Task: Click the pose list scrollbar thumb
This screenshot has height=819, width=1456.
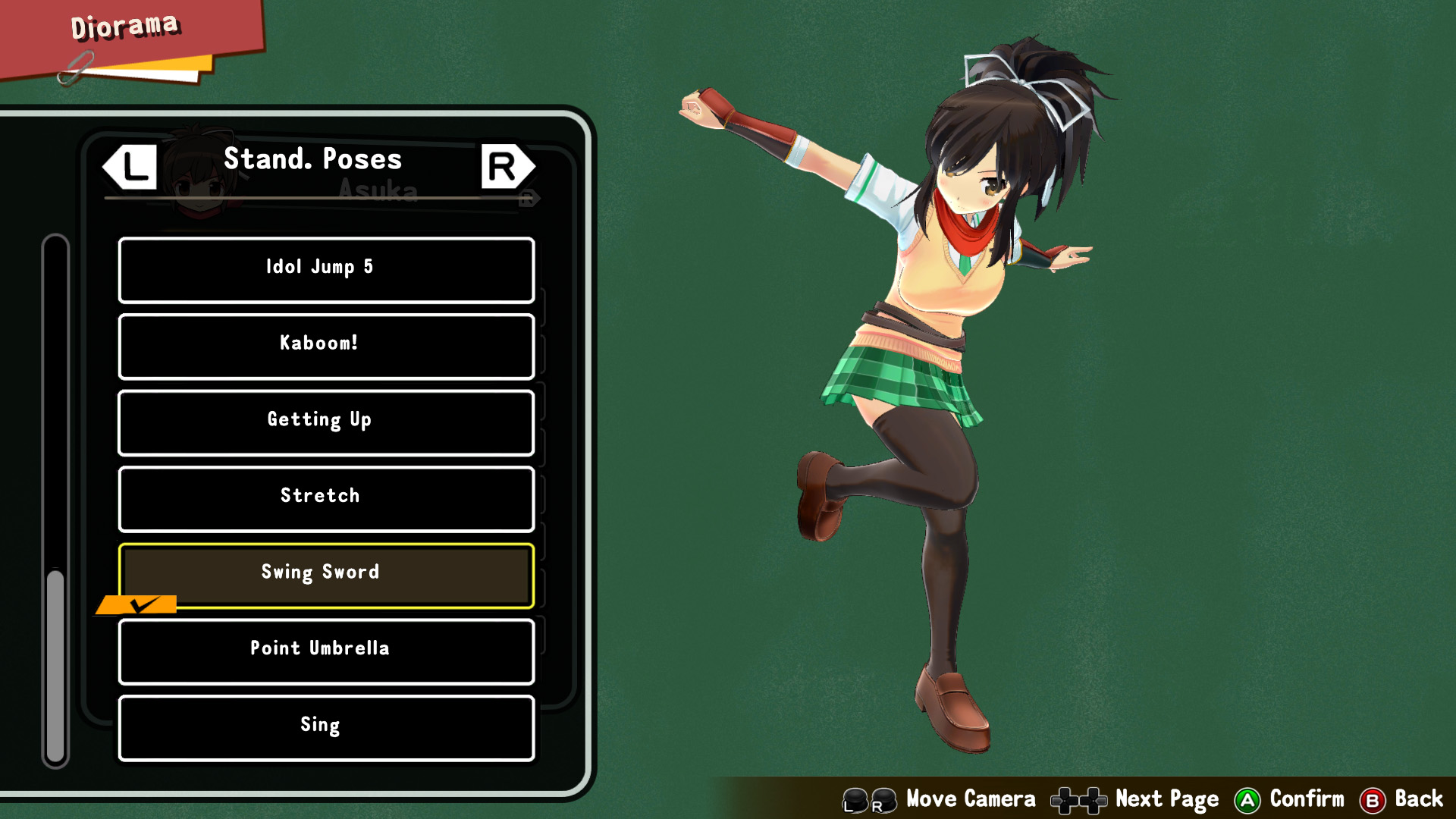Action: 55,664
